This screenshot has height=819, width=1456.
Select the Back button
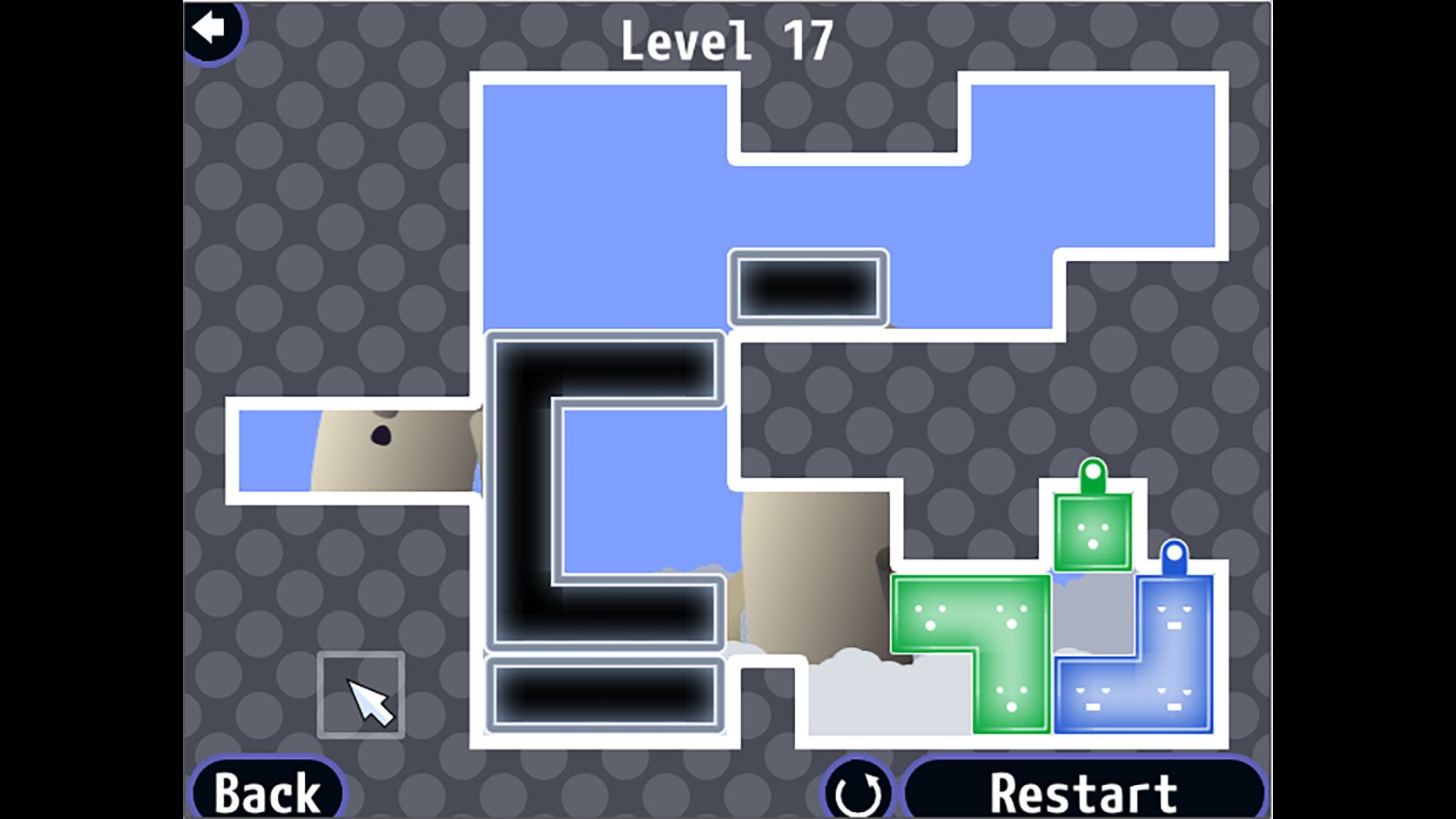click(x=267, y=792)
